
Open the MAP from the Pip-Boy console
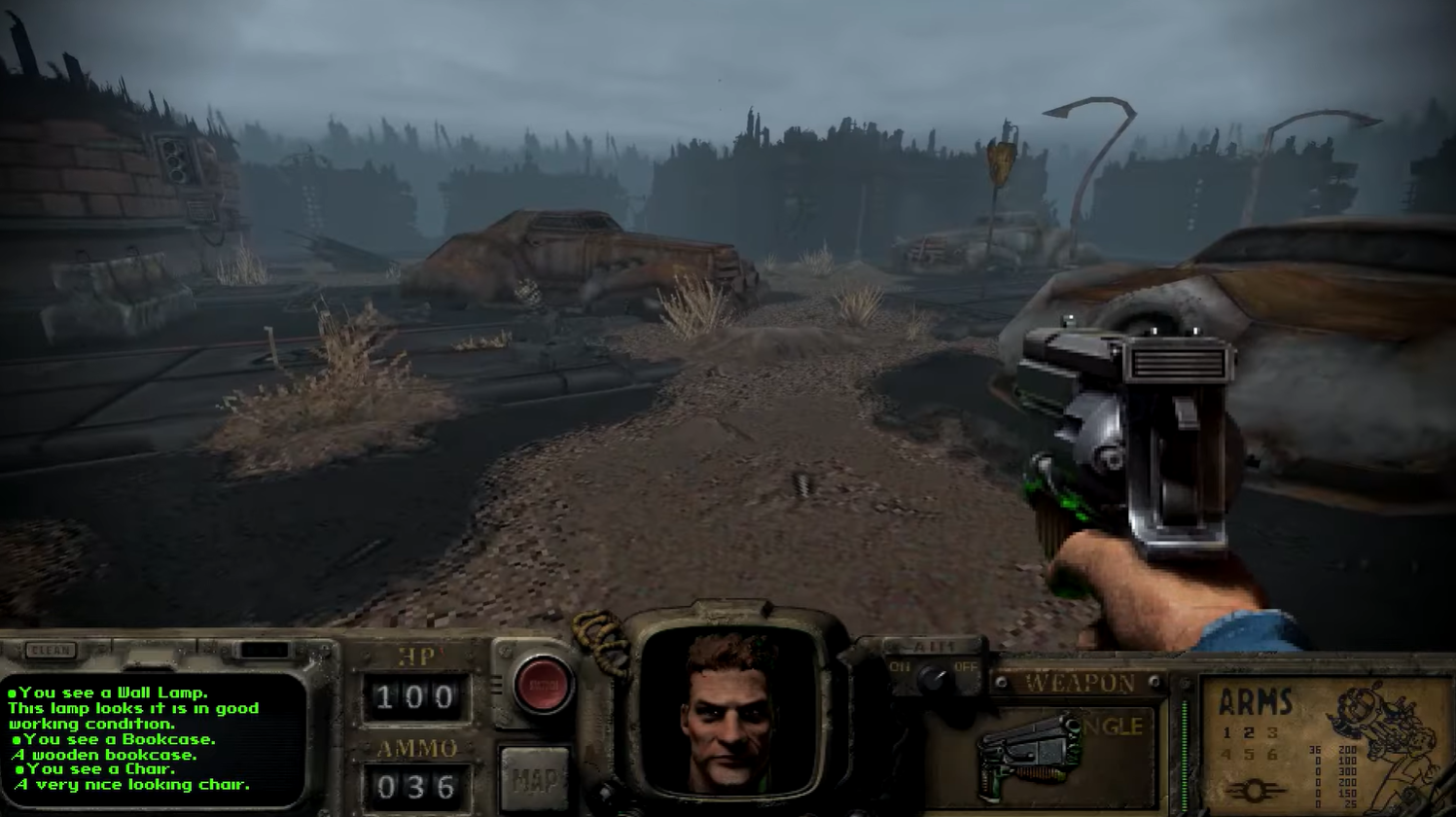(536, 777)
